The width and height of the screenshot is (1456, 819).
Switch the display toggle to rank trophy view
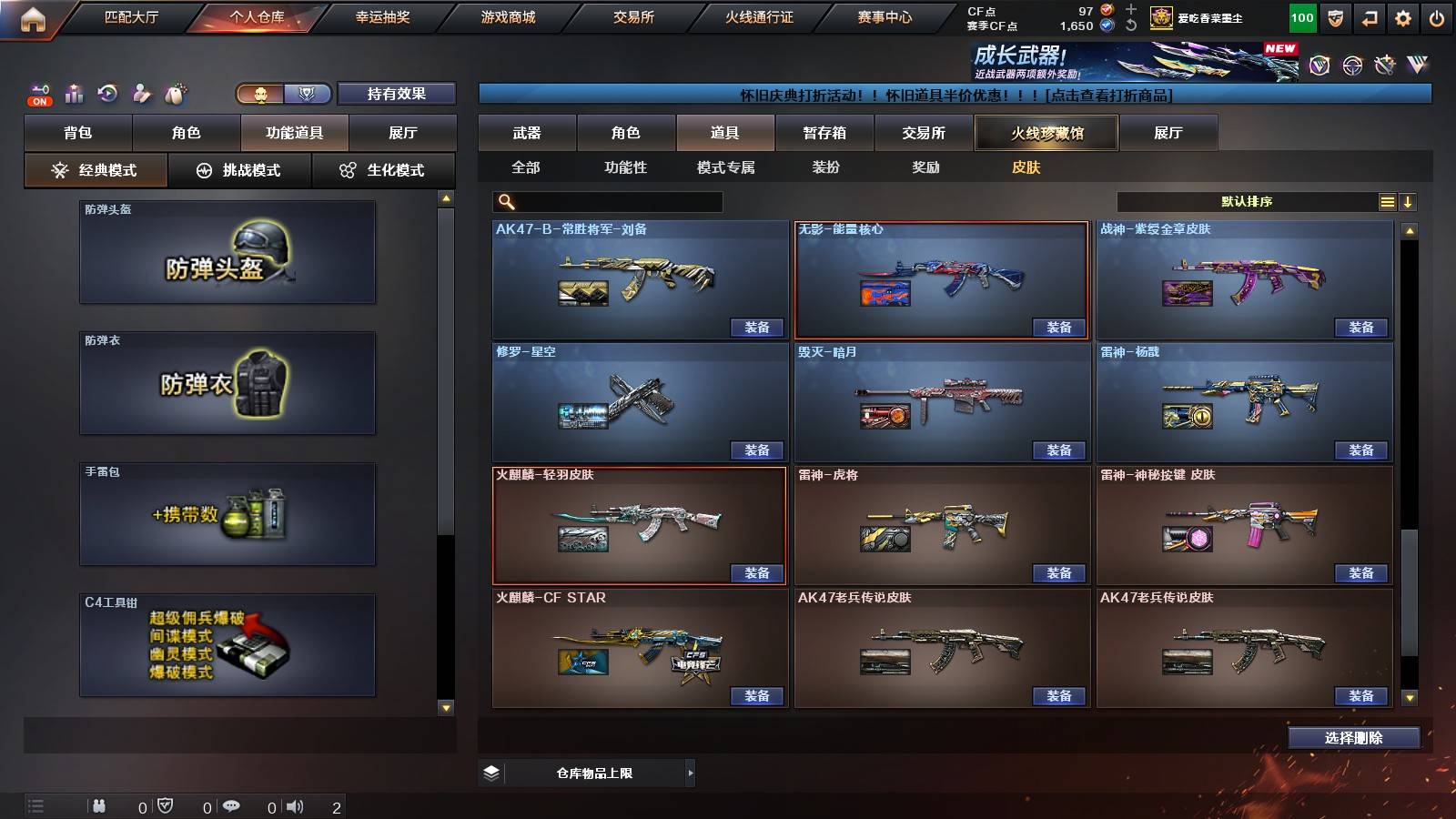308,94
